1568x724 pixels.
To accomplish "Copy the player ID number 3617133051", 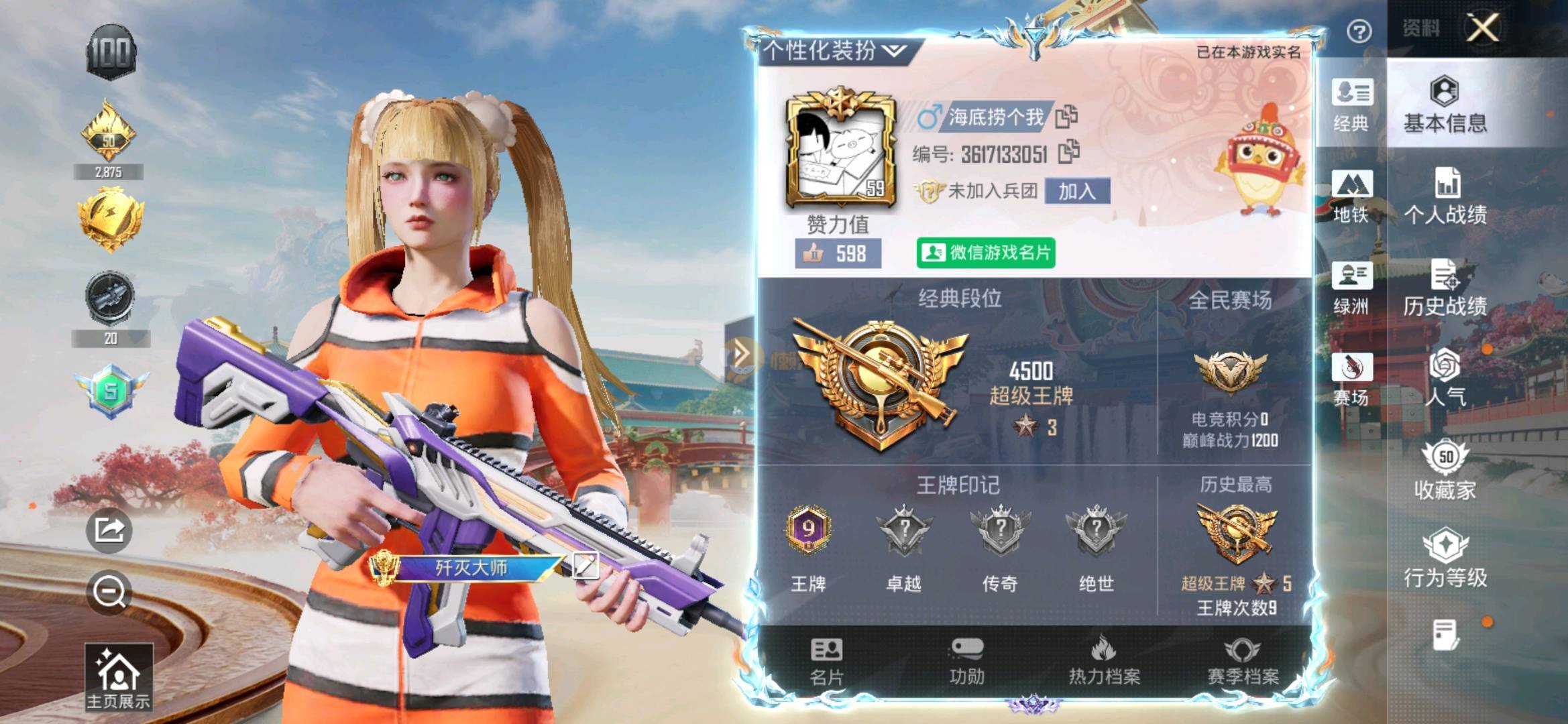I will [x=1068, y=153].
